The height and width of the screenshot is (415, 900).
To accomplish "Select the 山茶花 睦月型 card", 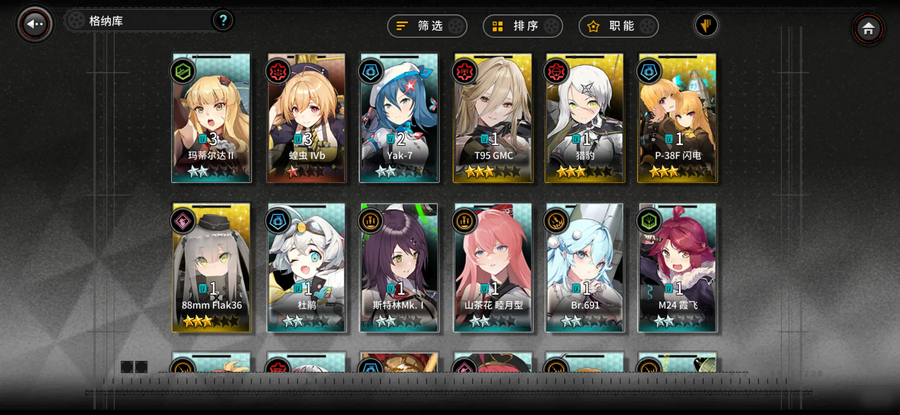I will pyautogui.click(x=493, y=268).
